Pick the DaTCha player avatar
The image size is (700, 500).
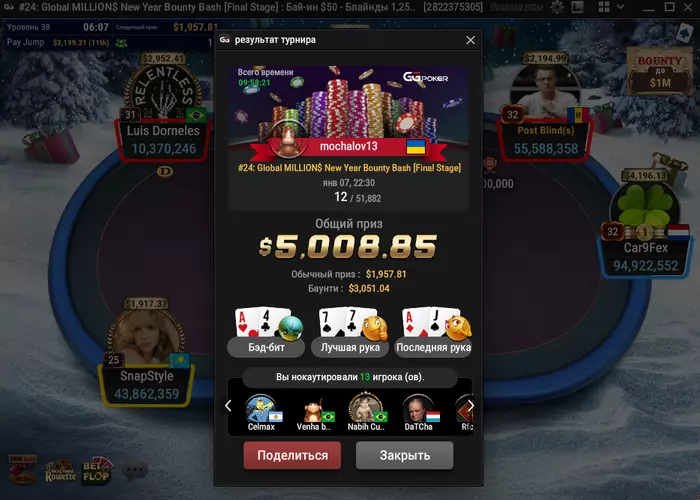pyautogui.click(x=416, y=409)
